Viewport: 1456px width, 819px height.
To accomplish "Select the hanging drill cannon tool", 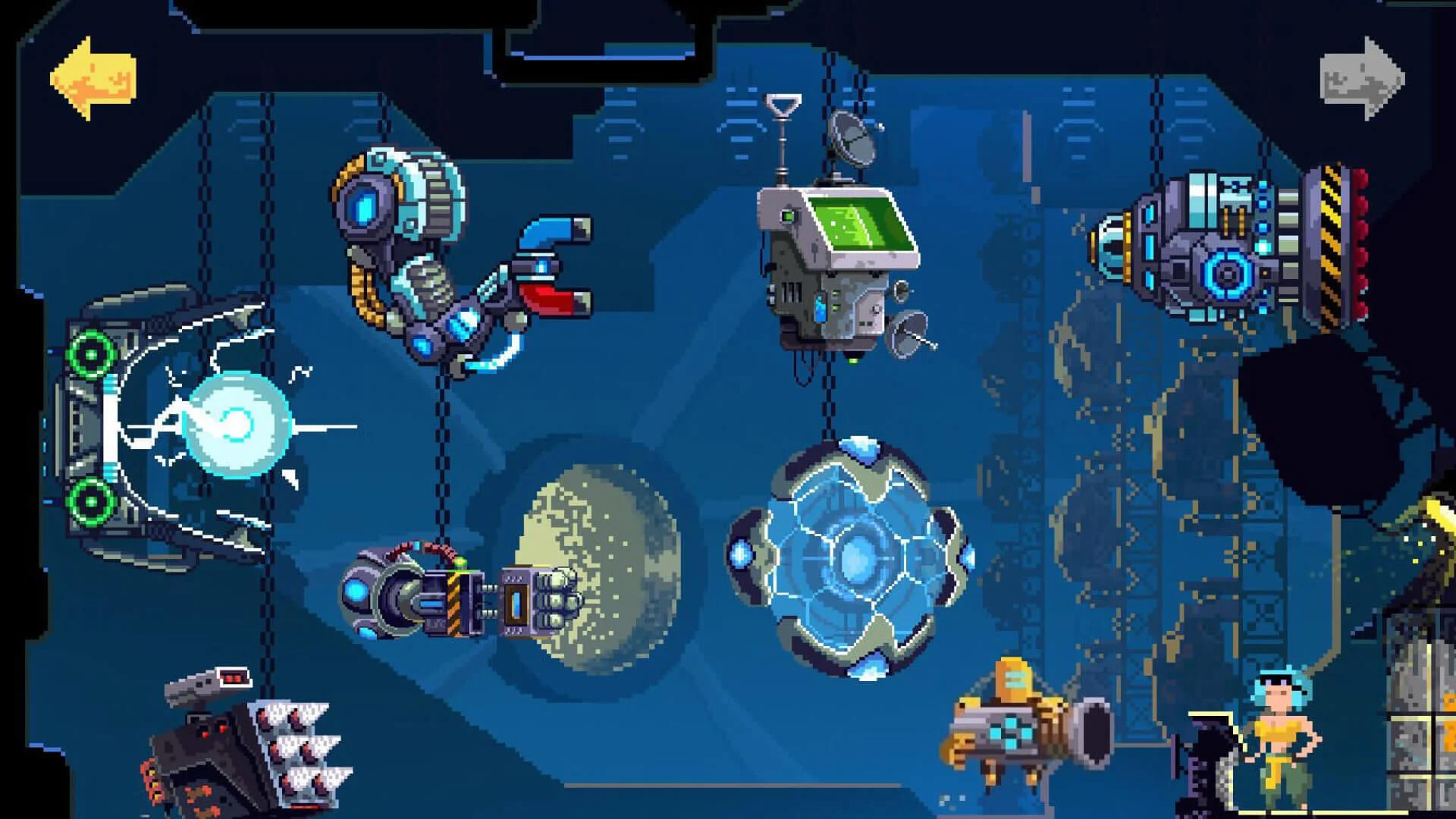I will (x=455, y=599).
